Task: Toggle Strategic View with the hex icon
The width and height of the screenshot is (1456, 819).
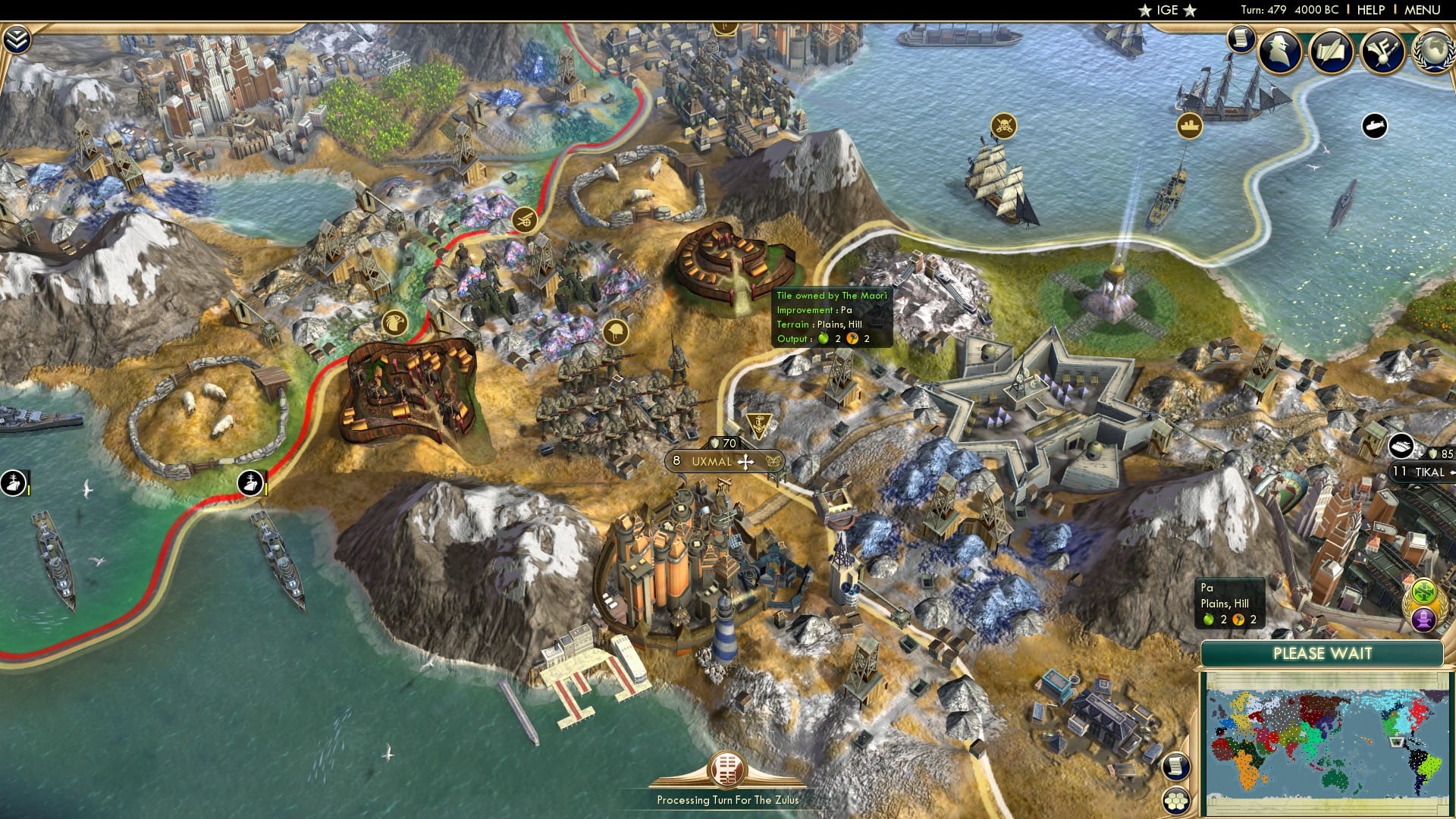Action: [x=1176, y=800]
